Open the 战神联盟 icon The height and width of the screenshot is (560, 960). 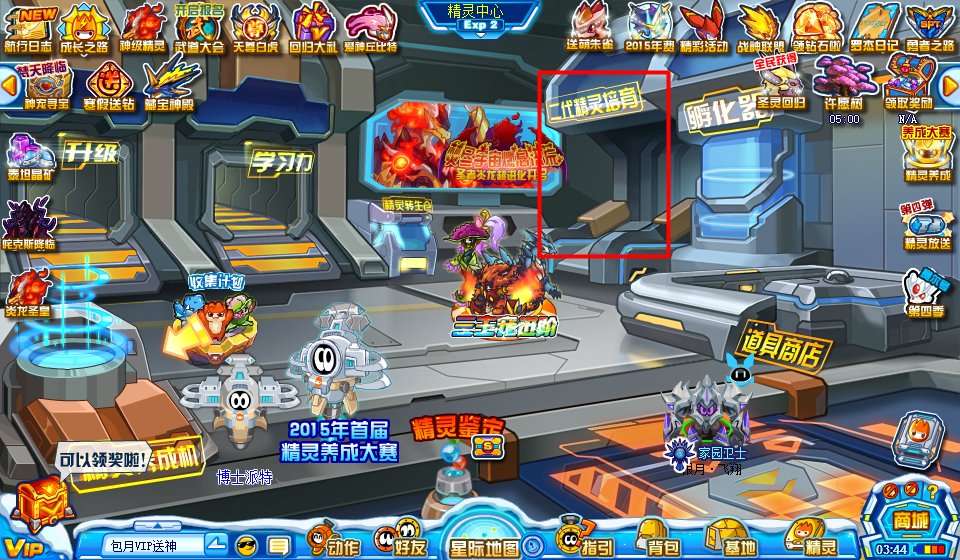(x=758, y=26)
